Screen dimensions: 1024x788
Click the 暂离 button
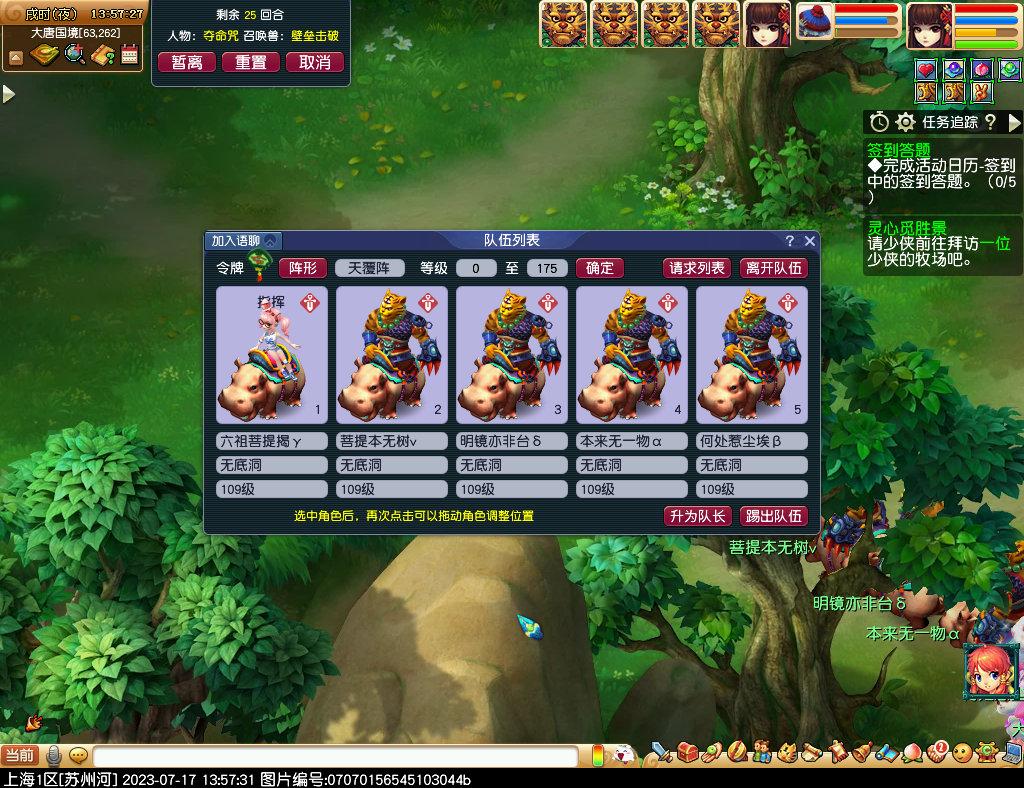point(187,62)
